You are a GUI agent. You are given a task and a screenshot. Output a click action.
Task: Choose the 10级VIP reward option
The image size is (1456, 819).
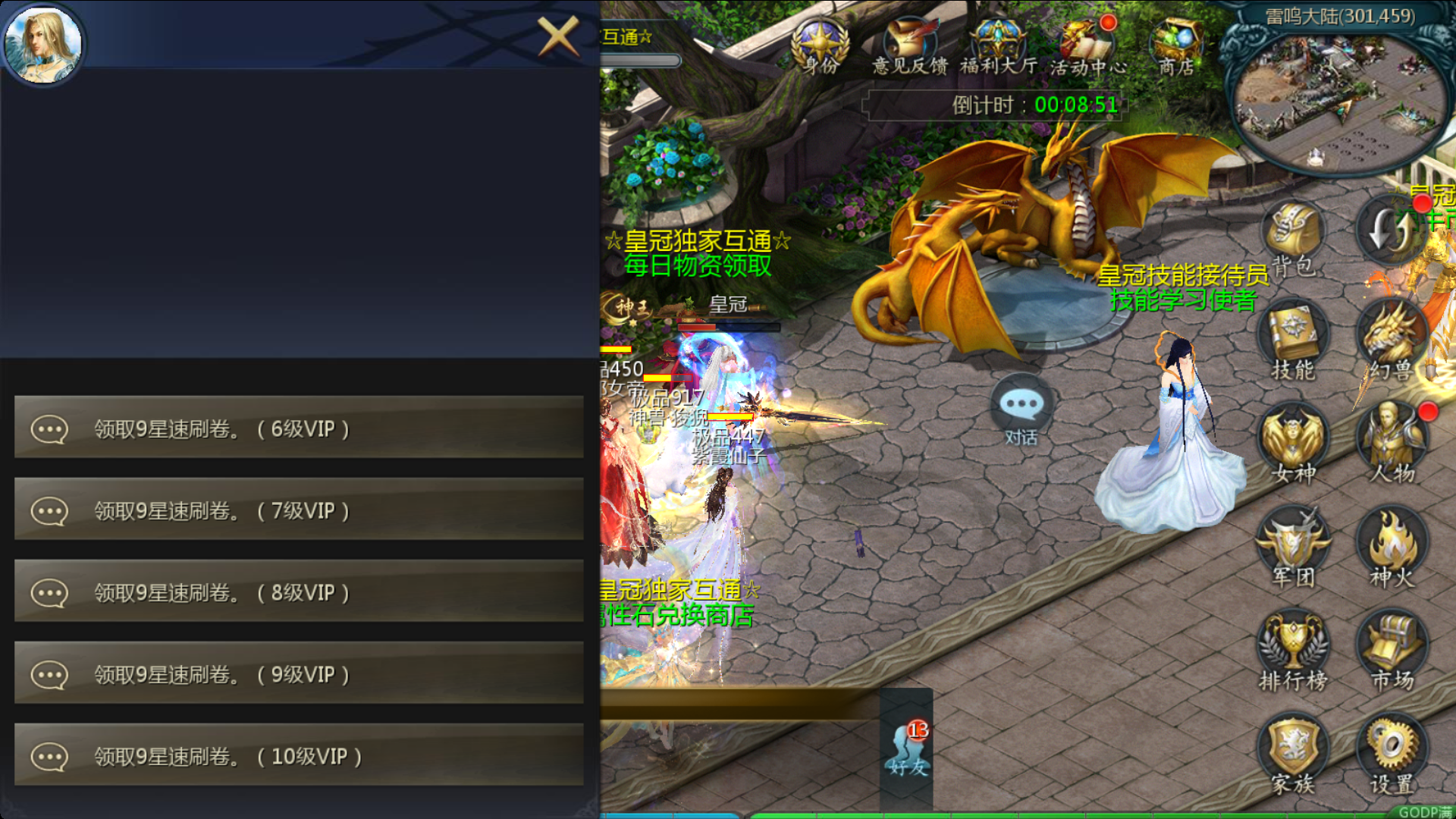(299, 756)
